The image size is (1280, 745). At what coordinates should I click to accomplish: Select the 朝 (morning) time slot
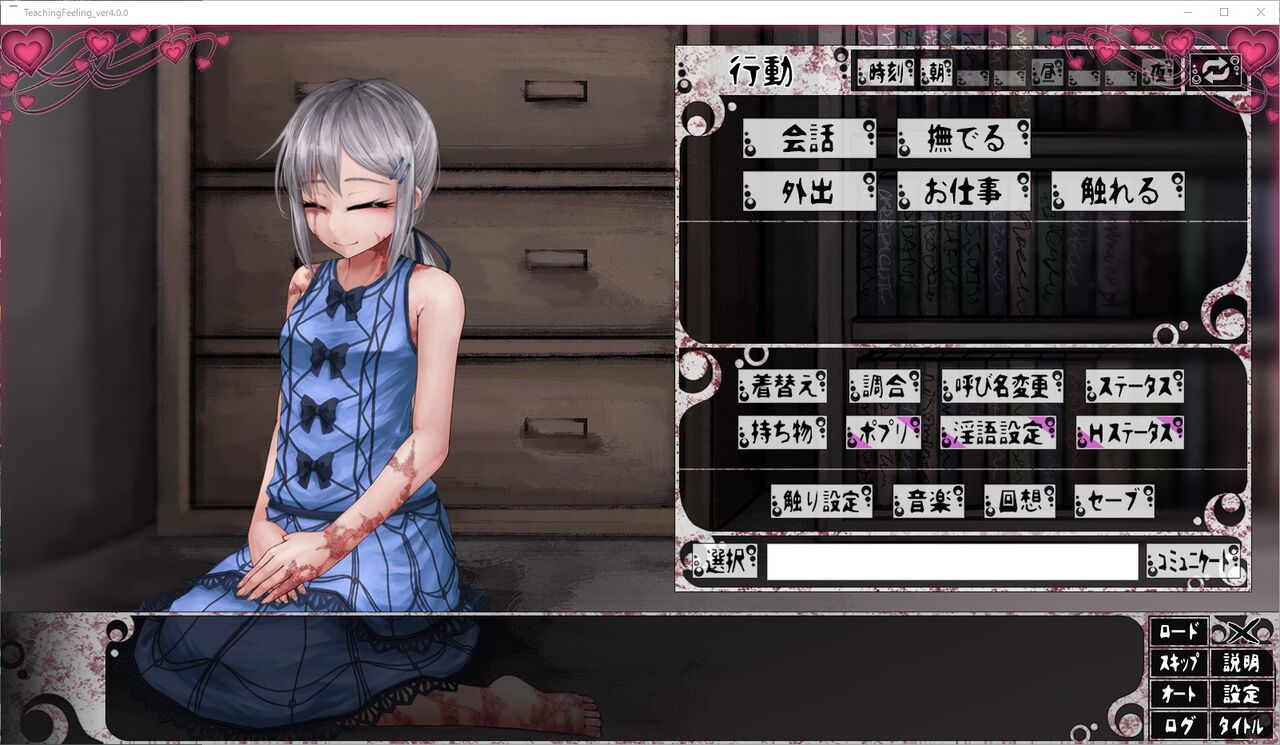[937, 72]
